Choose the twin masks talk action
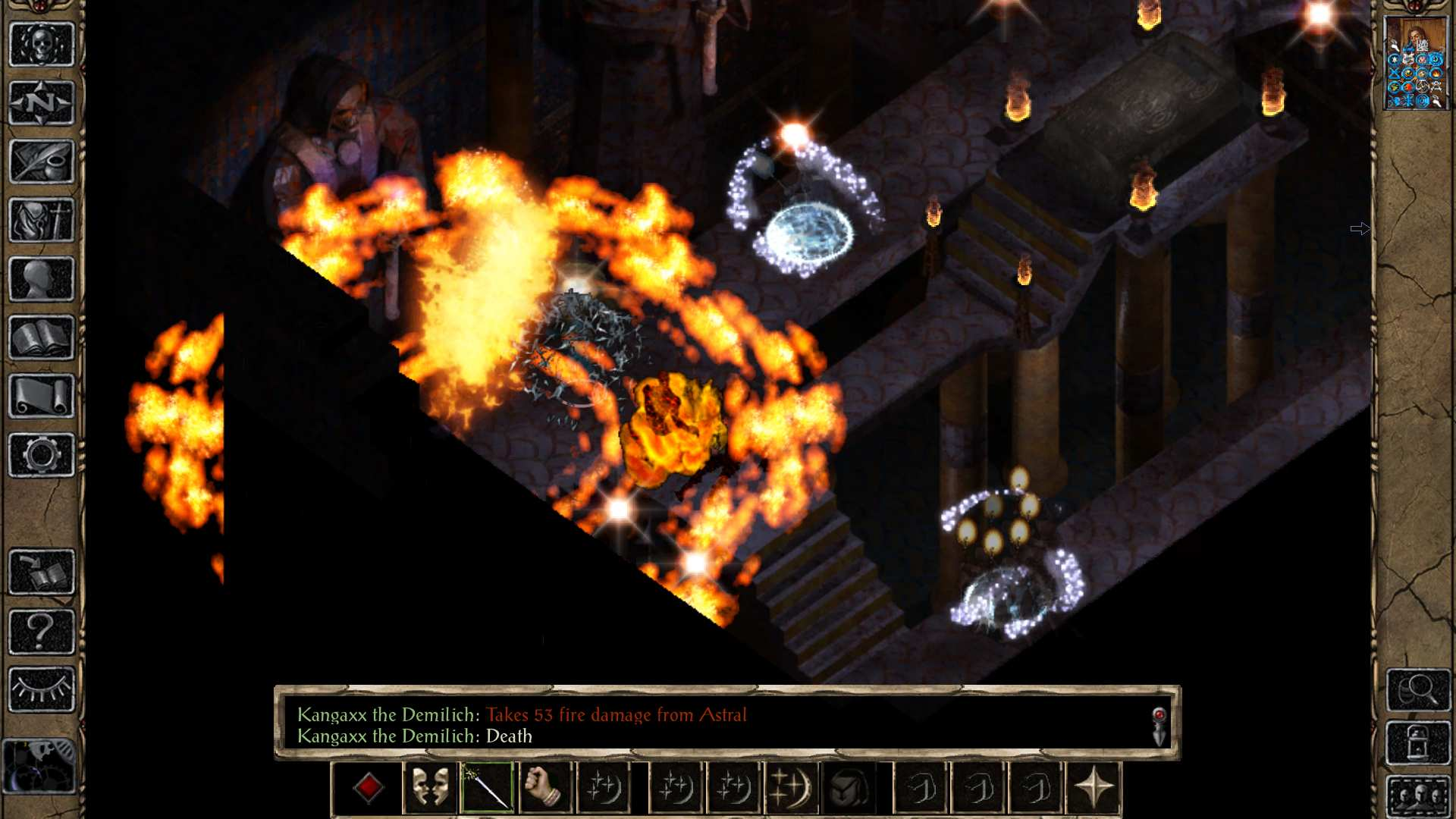Screen dimensions: 1456x819 point(429,788)
